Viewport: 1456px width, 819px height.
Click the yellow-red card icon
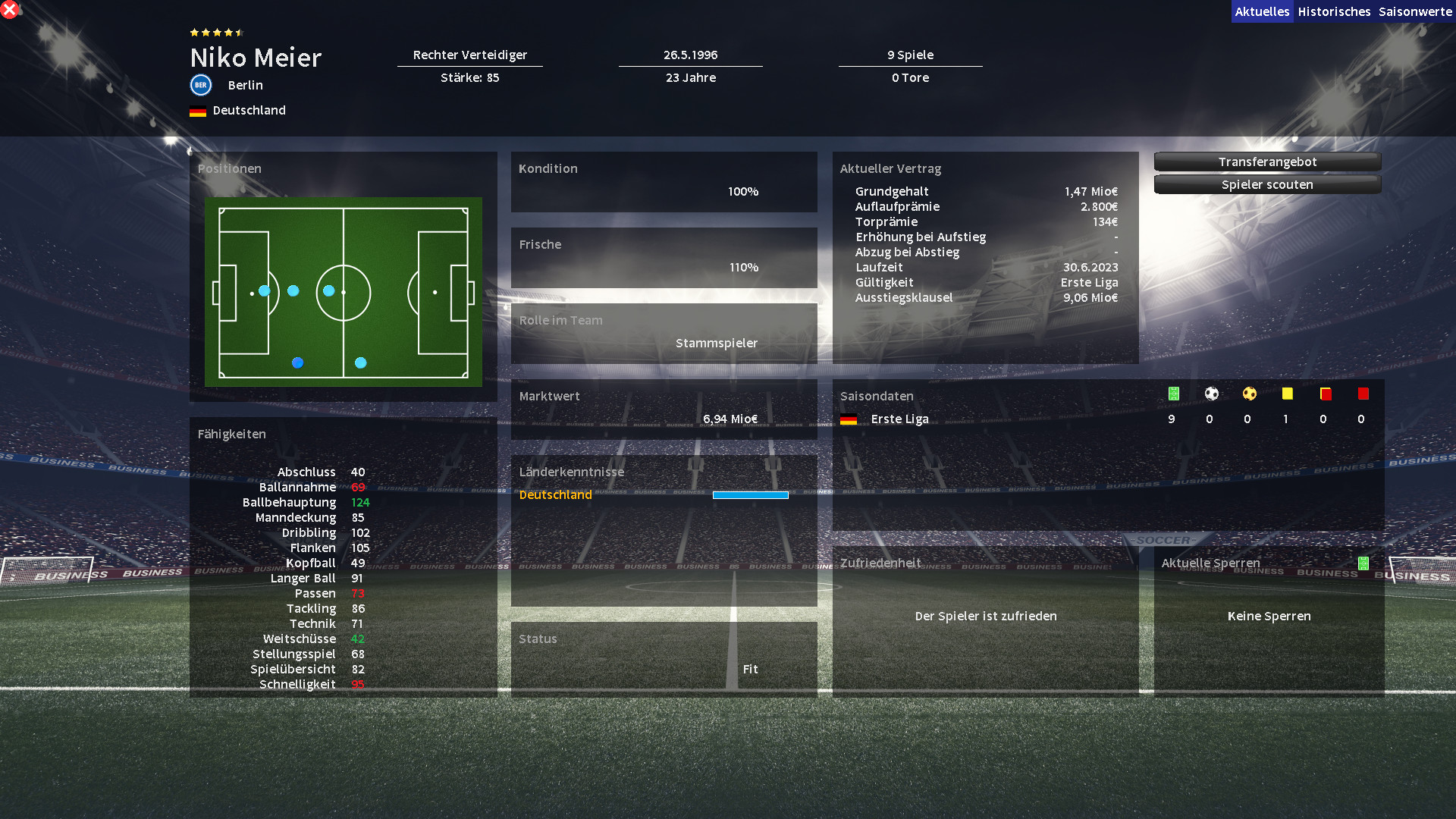pos(1325,394)
